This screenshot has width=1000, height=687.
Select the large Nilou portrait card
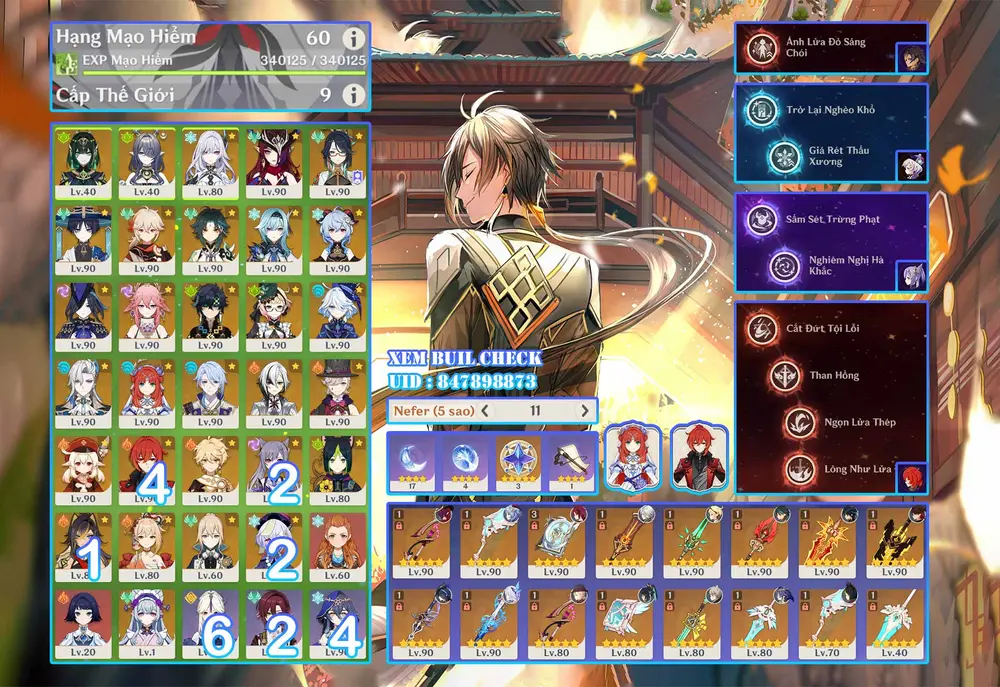click(631, 457)
